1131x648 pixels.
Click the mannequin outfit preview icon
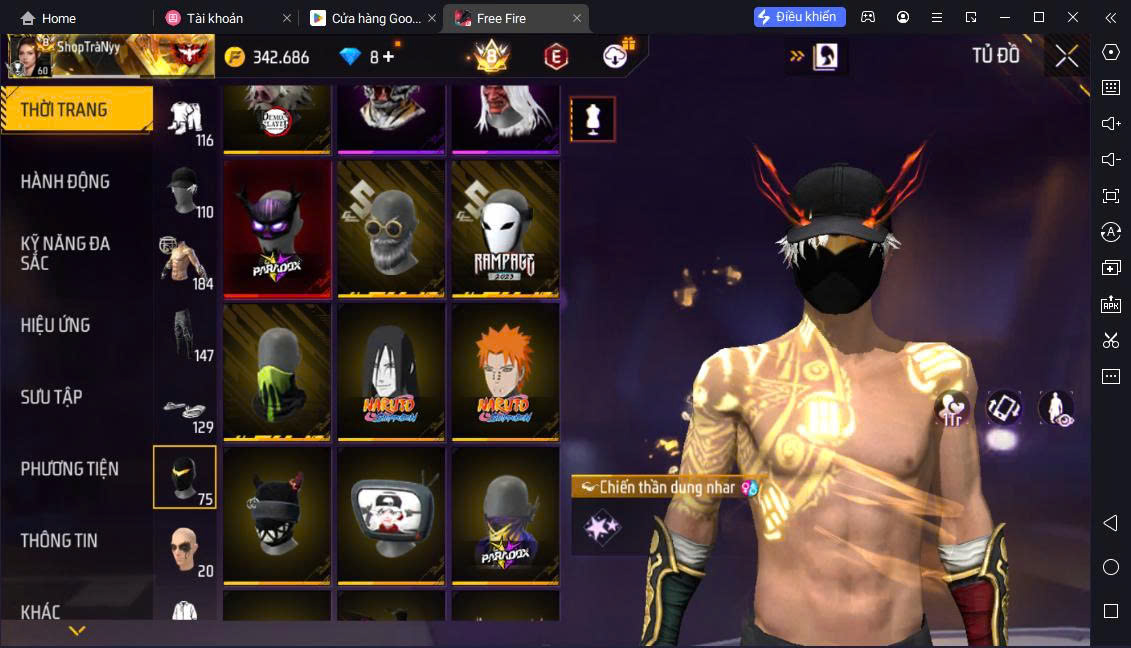pyautogui.click(x=593, y=119)
